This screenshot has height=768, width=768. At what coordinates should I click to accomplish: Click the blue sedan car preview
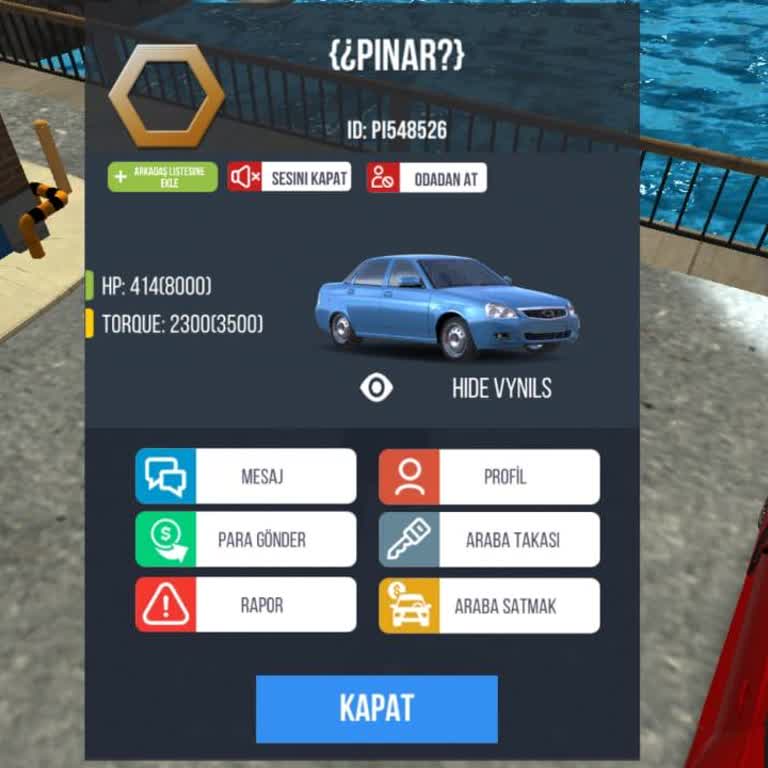click(446, 306)
